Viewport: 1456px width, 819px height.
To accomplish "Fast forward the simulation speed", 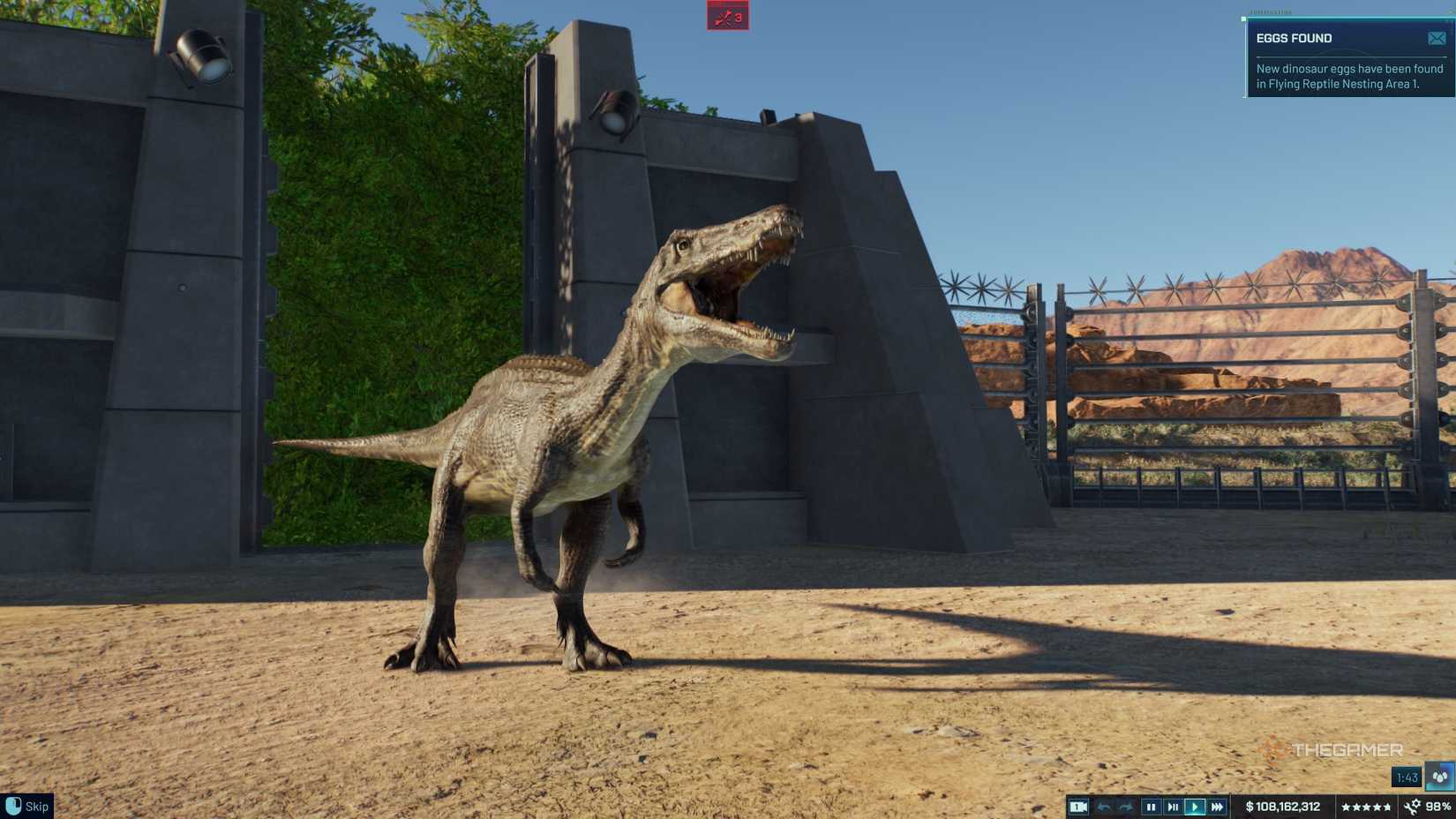I will (1219, 806).
